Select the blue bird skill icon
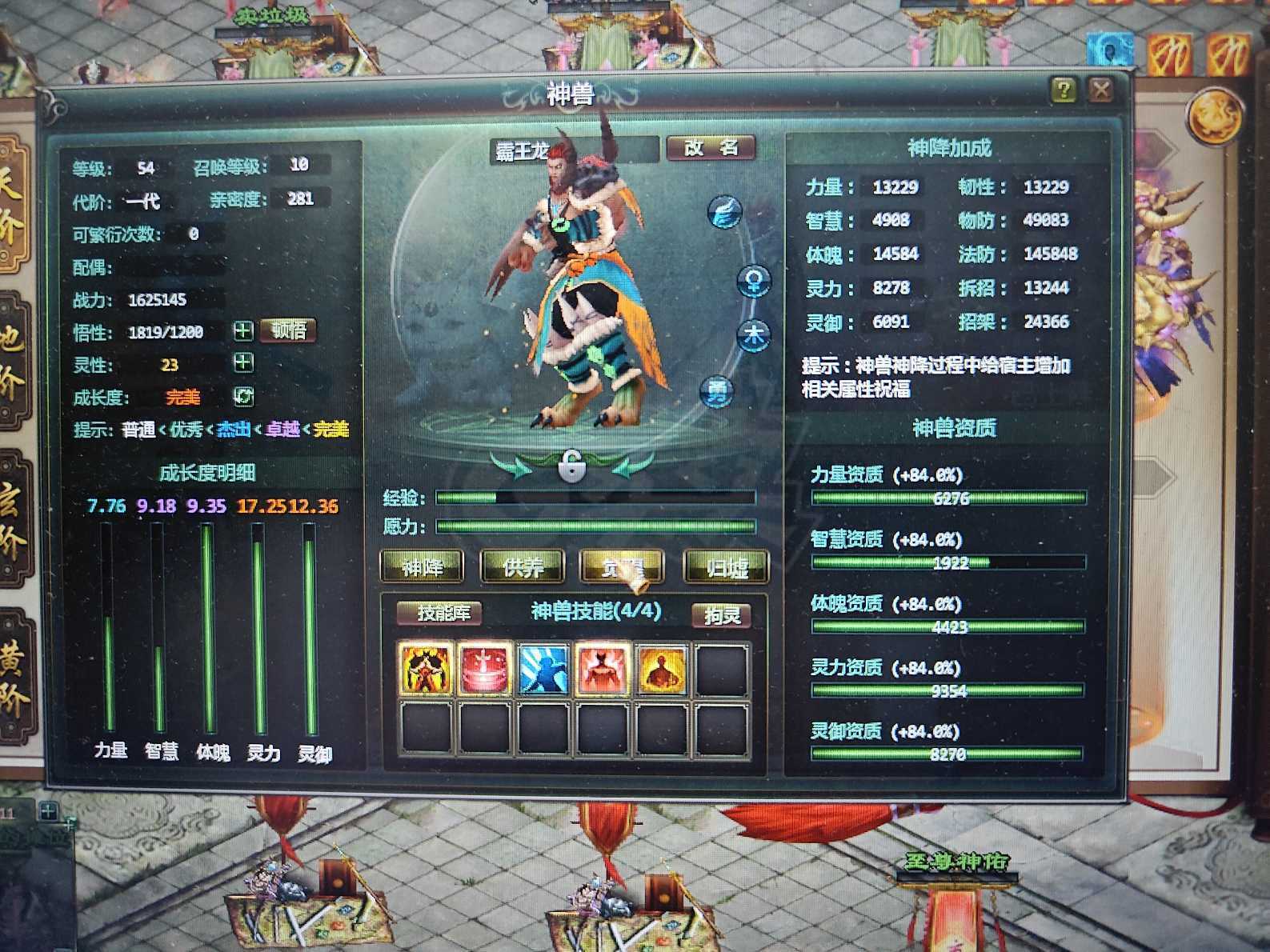This screenshot has width=1270, height=952. (543, 670)
